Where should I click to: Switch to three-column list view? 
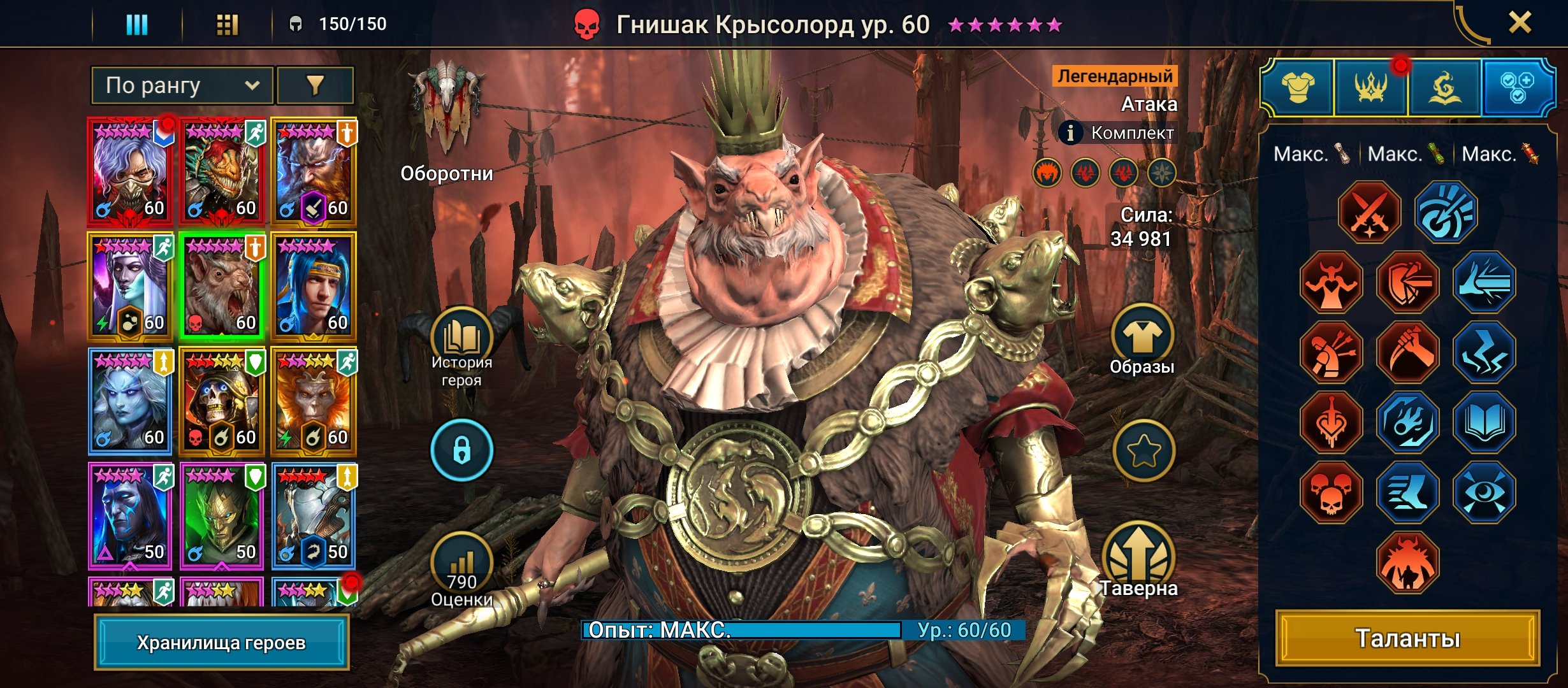point(136,25)
